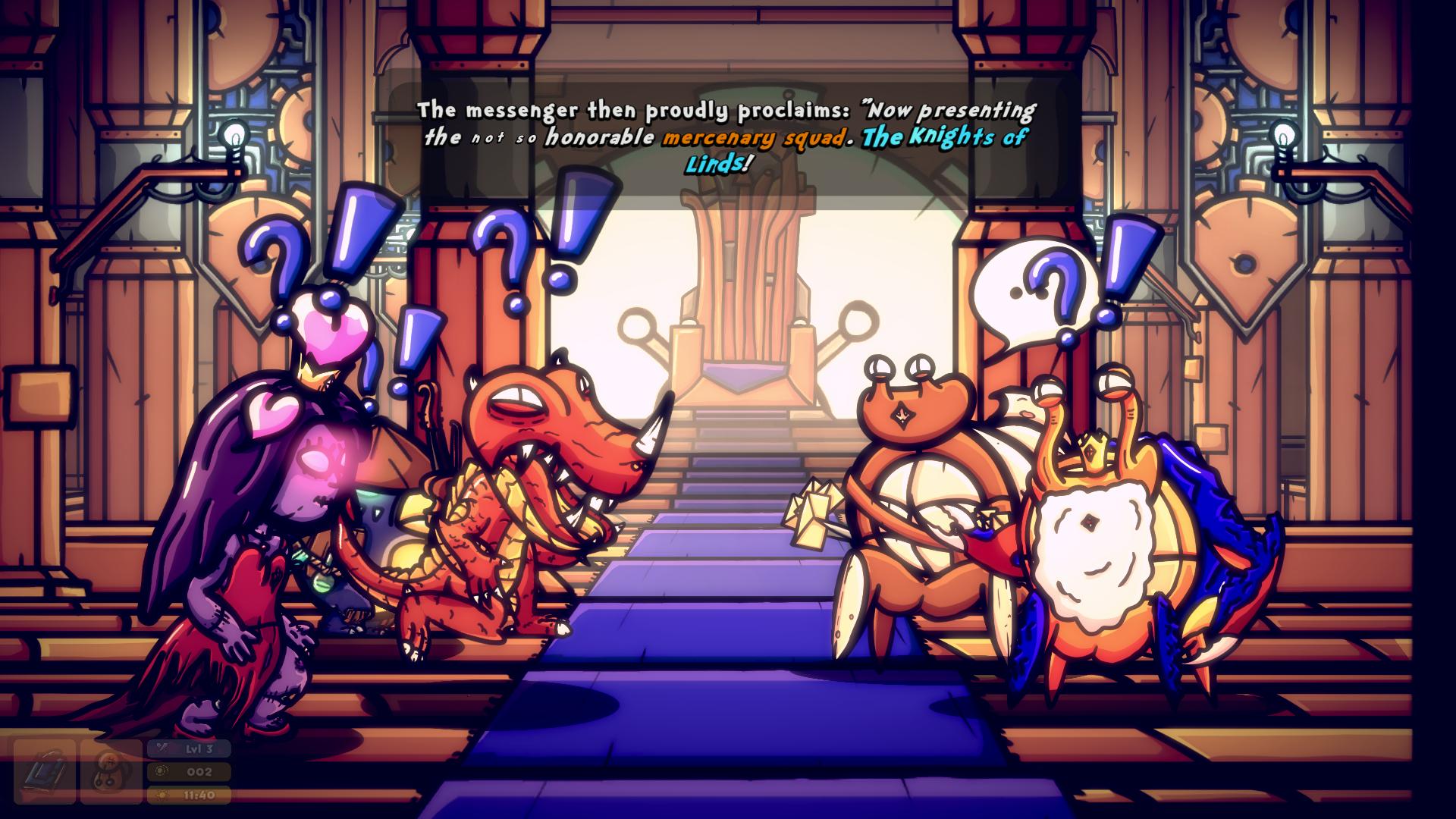This screenshot has height=819, width=1456.
Task: Open the journal book icon
Action: pos(44,772)
